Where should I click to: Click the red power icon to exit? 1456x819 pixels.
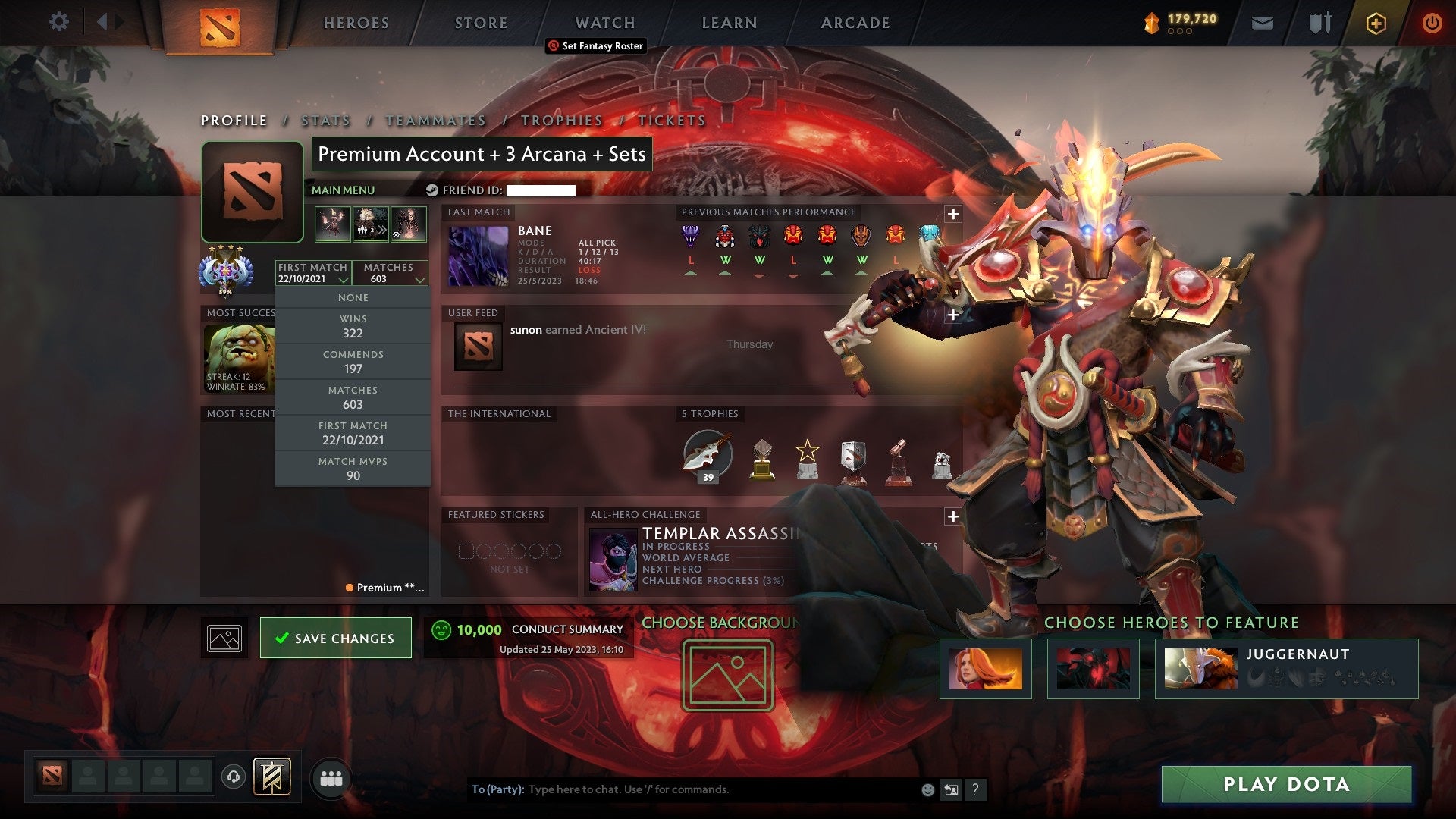(x=1432, y=23)
